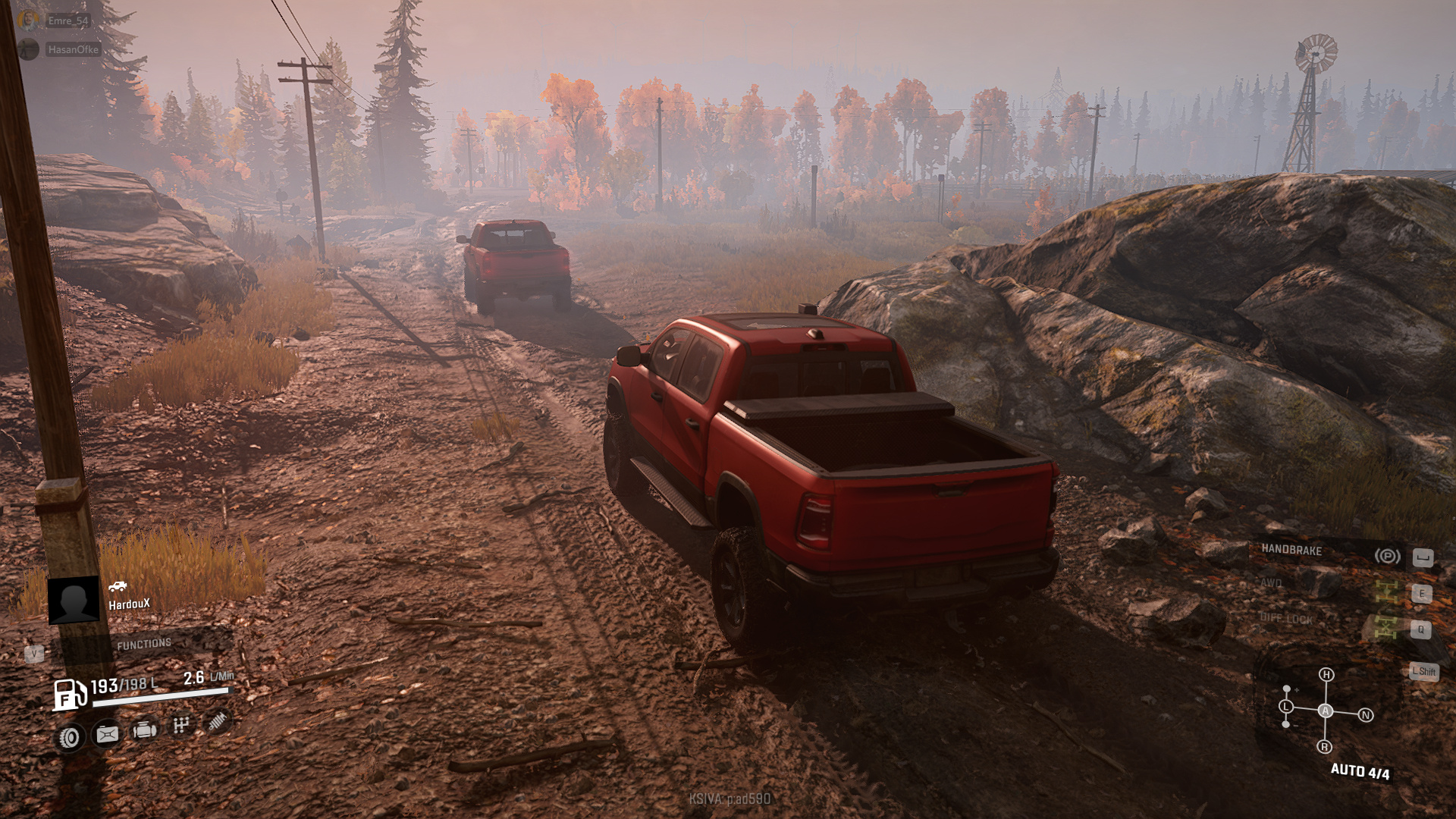Click the fuel pump icon
The image size is (1456, 819).
69,694
